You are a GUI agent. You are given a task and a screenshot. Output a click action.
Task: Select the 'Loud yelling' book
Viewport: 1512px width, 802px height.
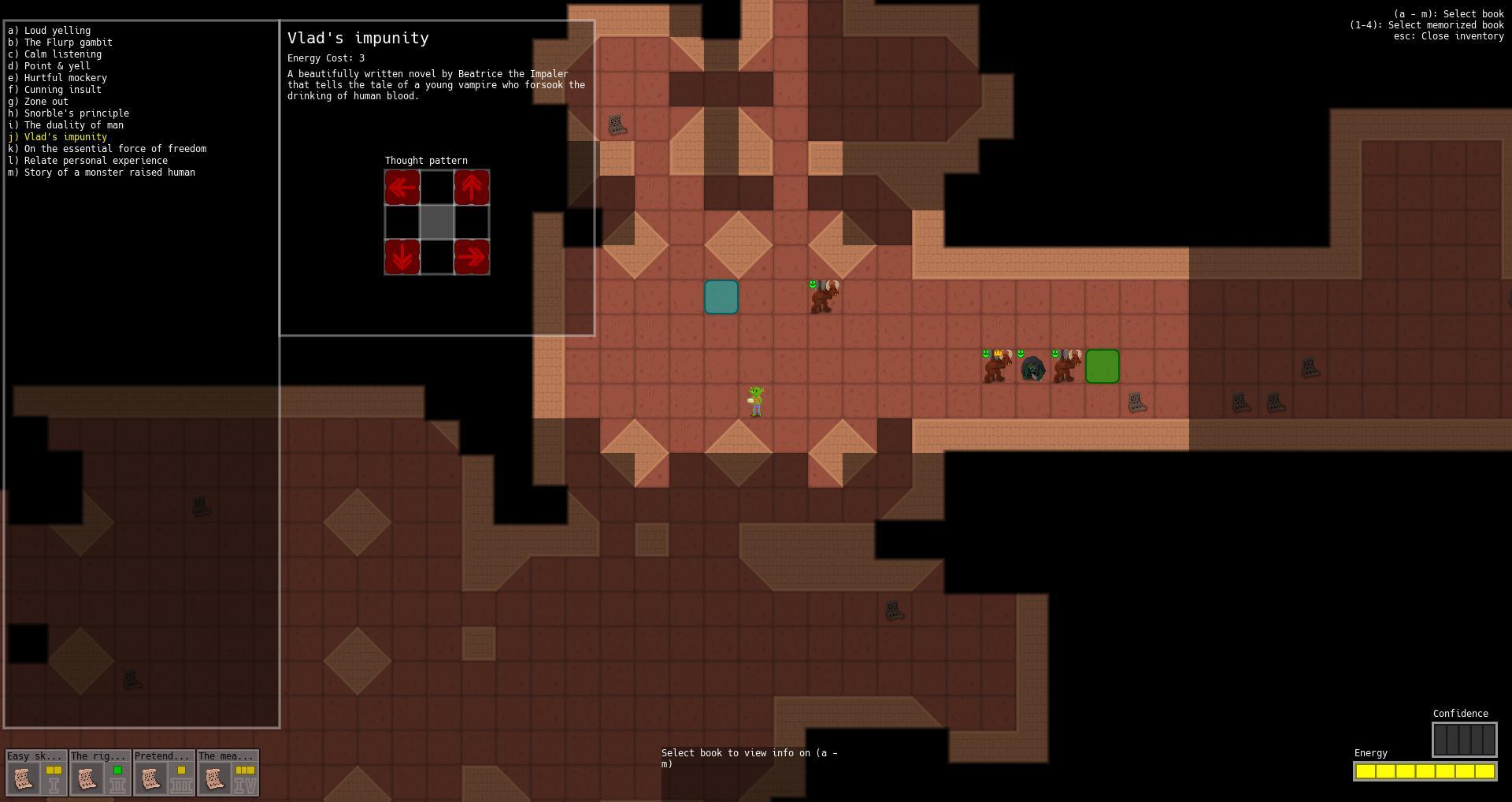pos(49,30)
